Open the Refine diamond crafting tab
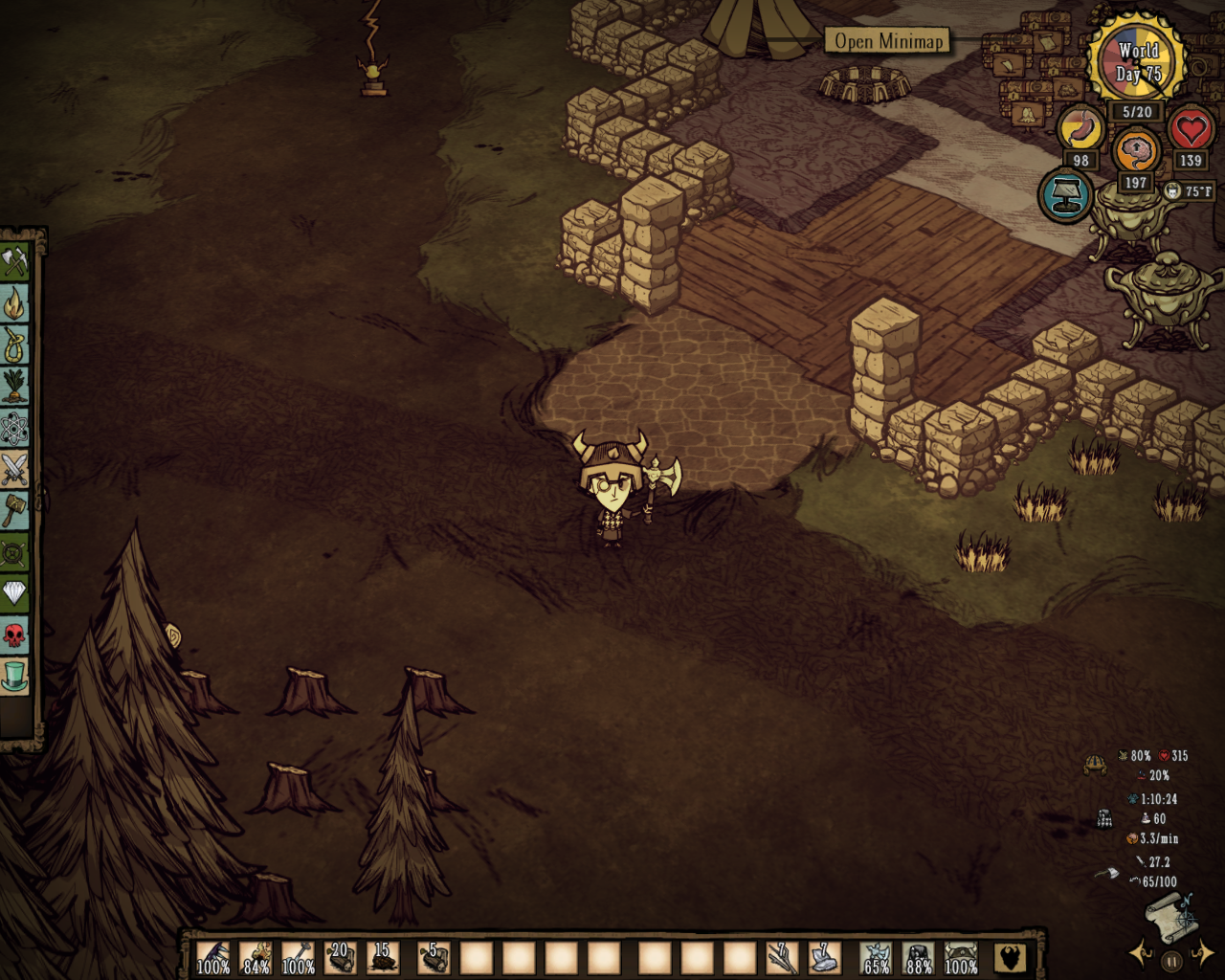This screenshot has height=980, width=1225. pyautogui.click(x=14, y=593)
